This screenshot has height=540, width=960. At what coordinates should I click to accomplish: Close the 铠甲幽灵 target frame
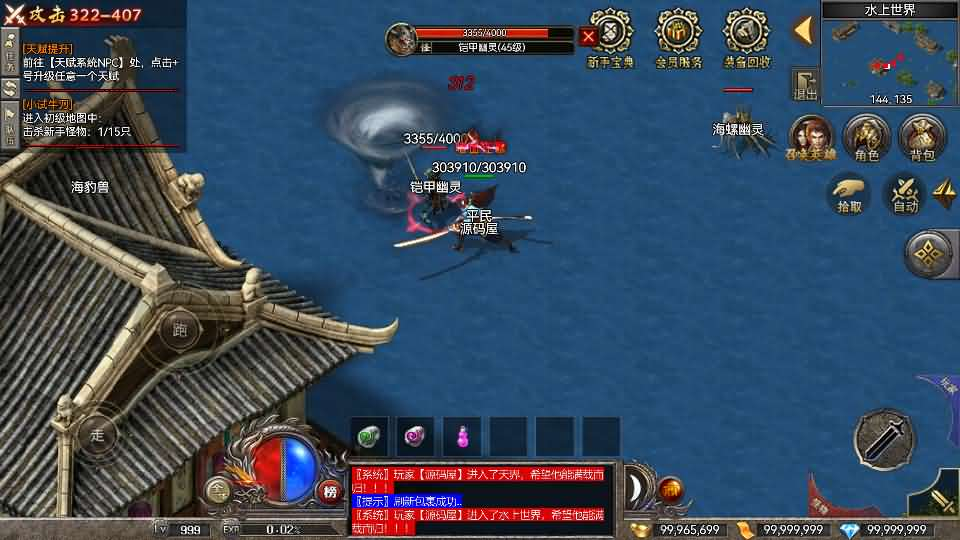click(588, 37)
